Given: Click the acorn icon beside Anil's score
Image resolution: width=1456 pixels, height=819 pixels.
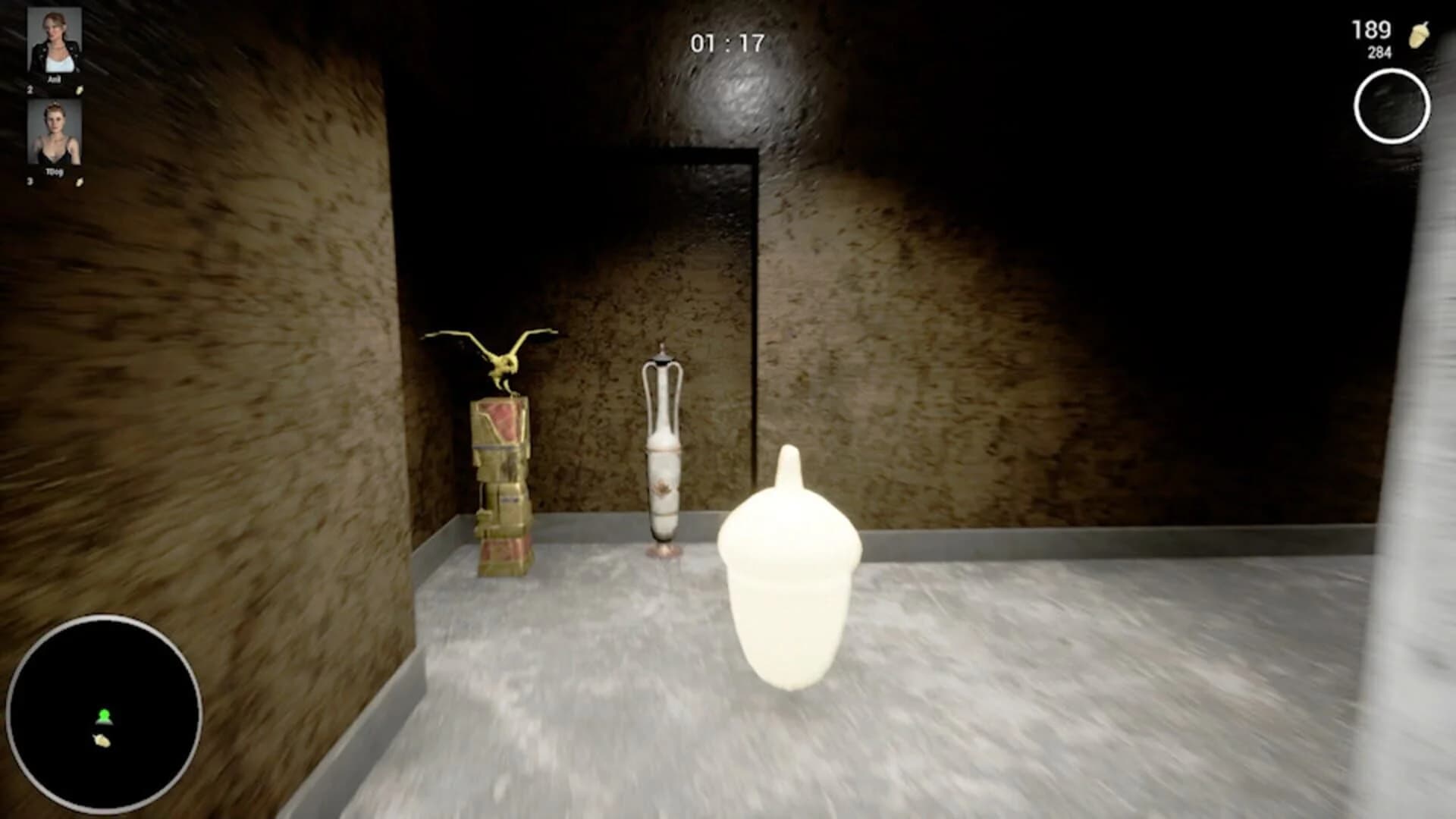Looking at the screenshot, I should point(80,90).
